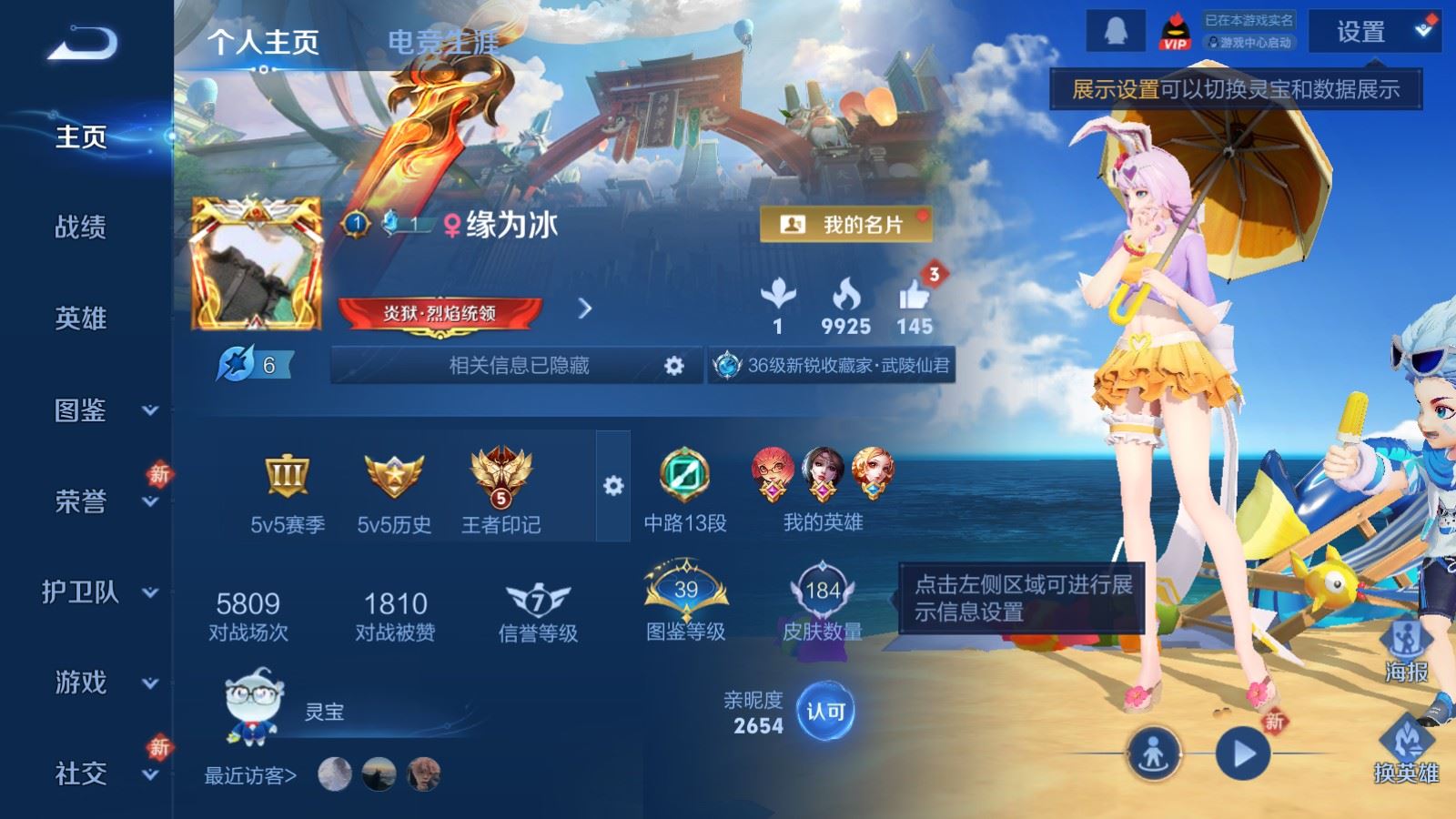Open the 战绩 sidebar section
The height and width of the screenshot is (819, 1456).
coord(80,227)
